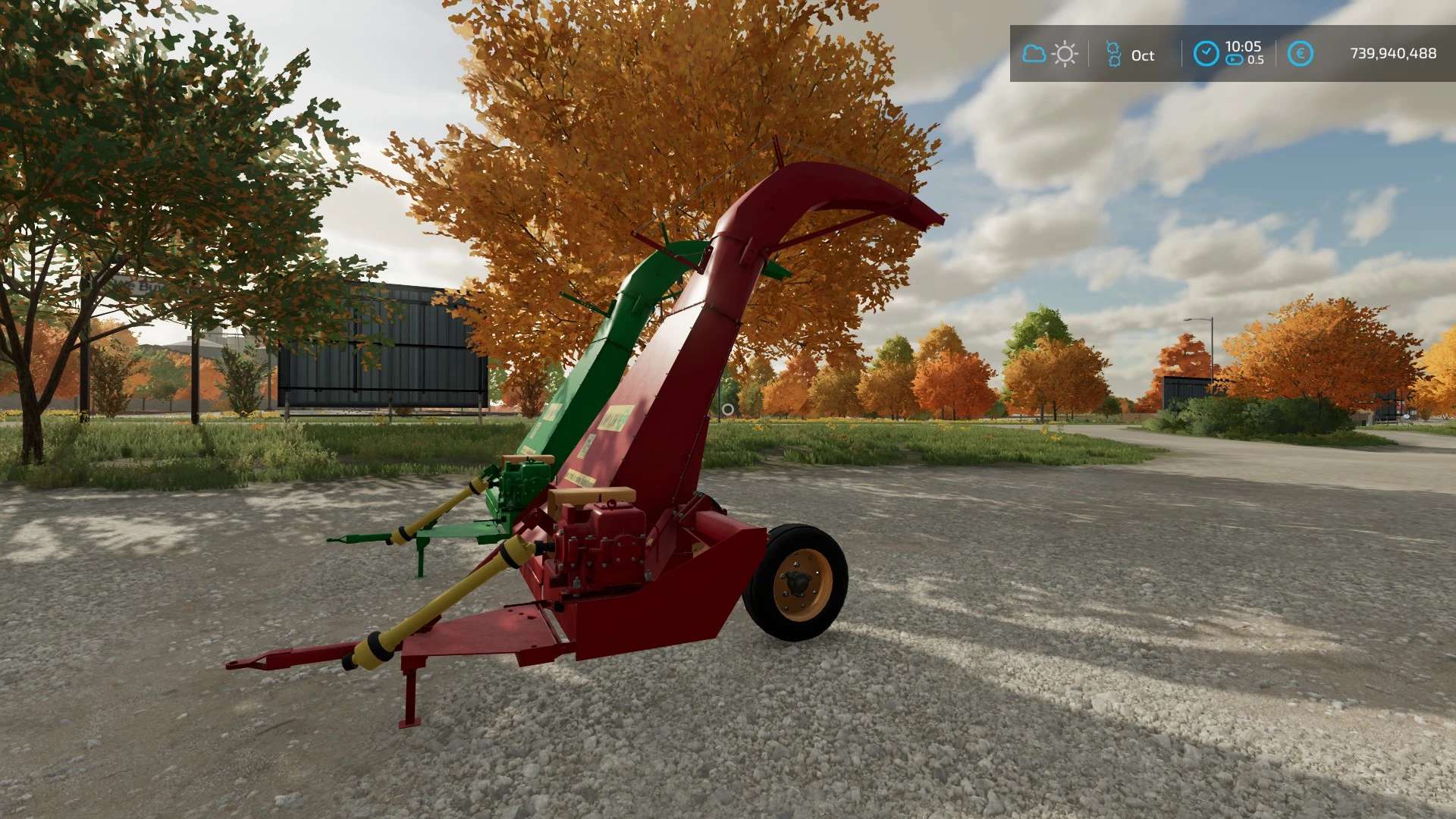Click the sun forecast icon
1456x819 pixels.
[1065, 54]
